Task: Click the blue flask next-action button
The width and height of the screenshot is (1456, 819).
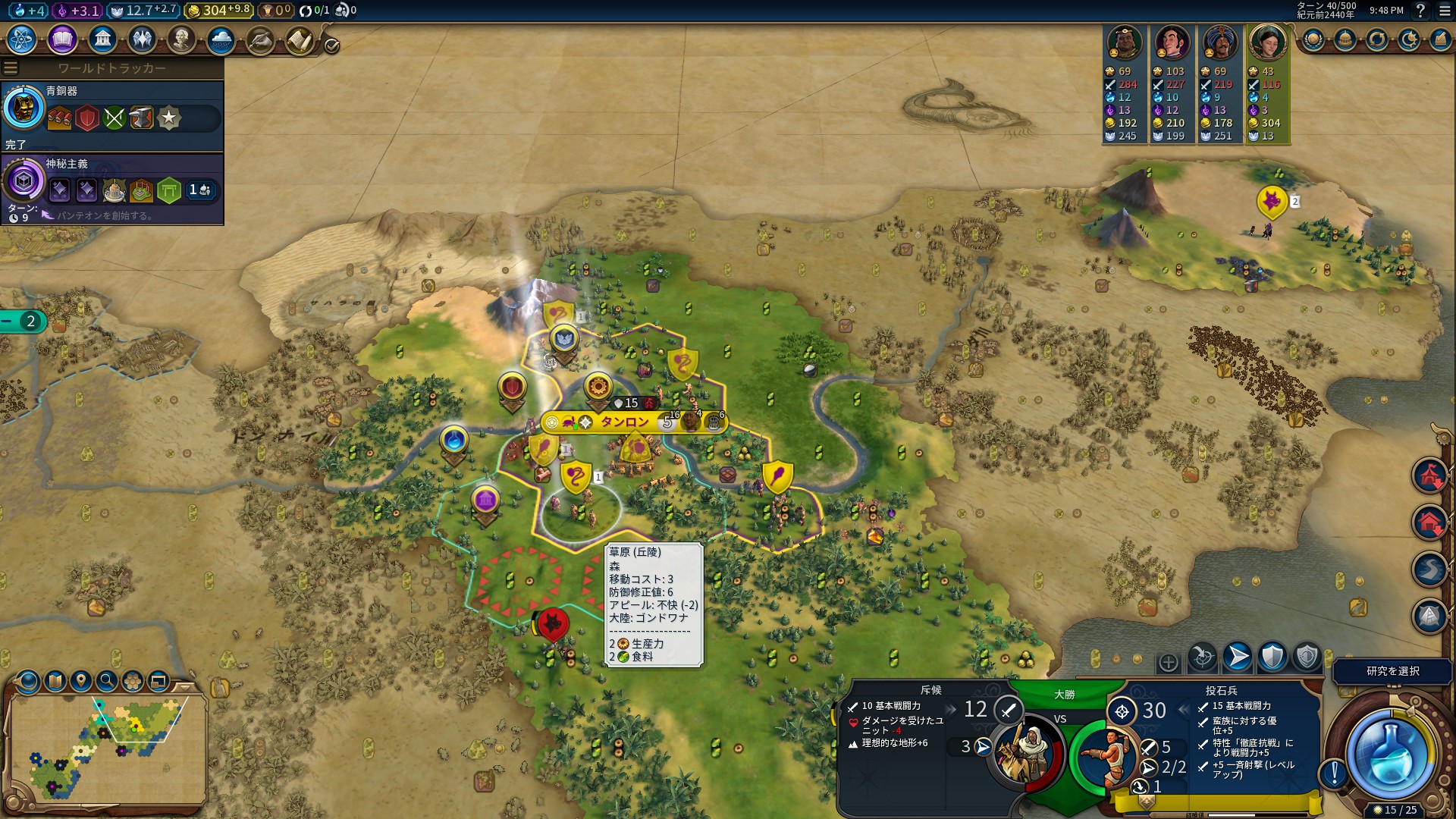Action: point(1389,753)
